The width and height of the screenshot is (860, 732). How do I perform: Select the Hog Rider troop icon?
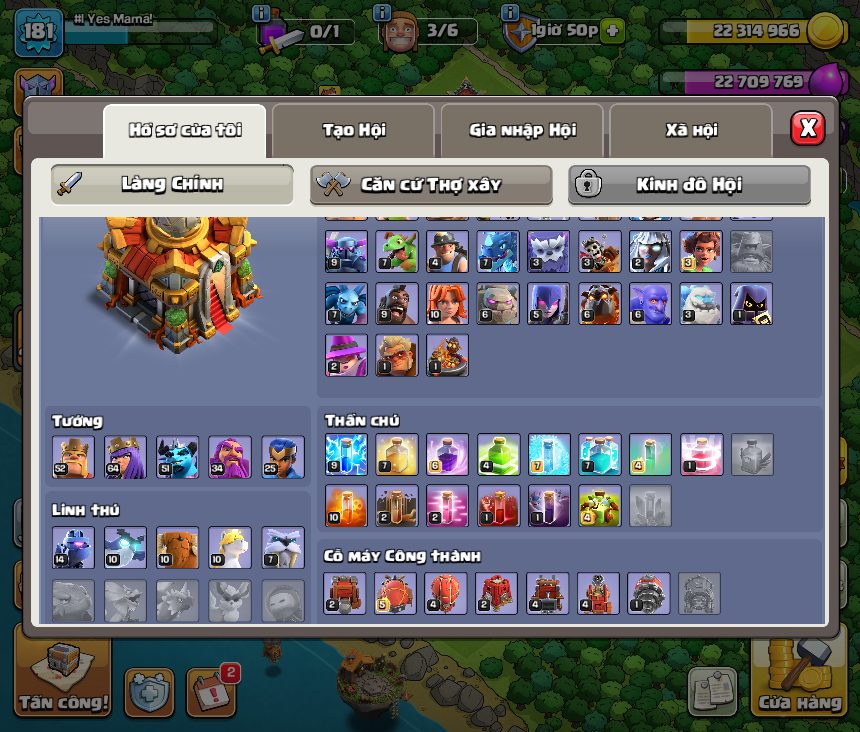[x=397, y=304]
